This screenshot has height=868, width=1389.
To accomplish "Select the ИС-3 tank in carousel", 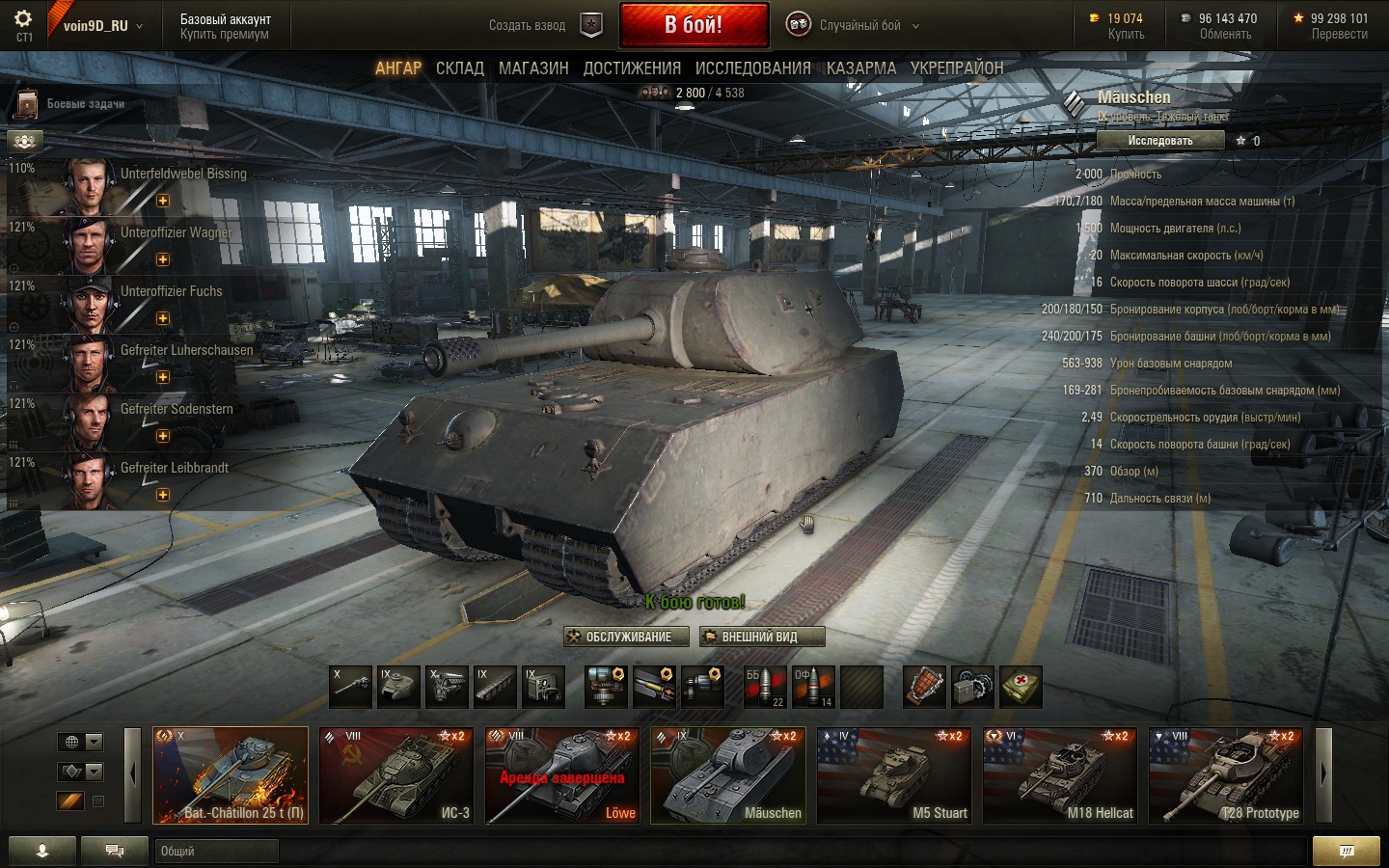I will click(x=396, y=775).
